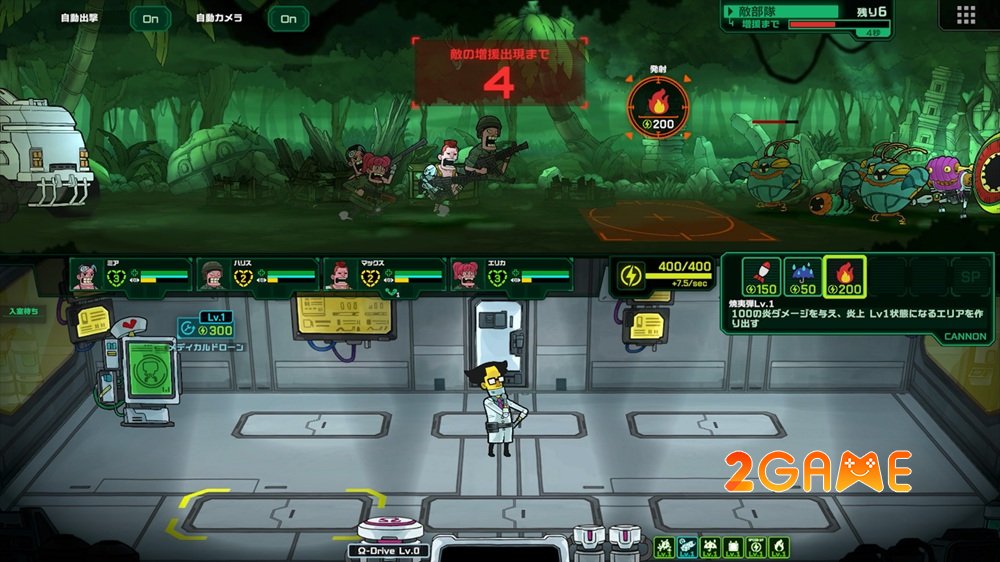This screenshot has width=1000, height=562.
Task: Select soldier エリカ's portrait card
Action: coord(510,274)
